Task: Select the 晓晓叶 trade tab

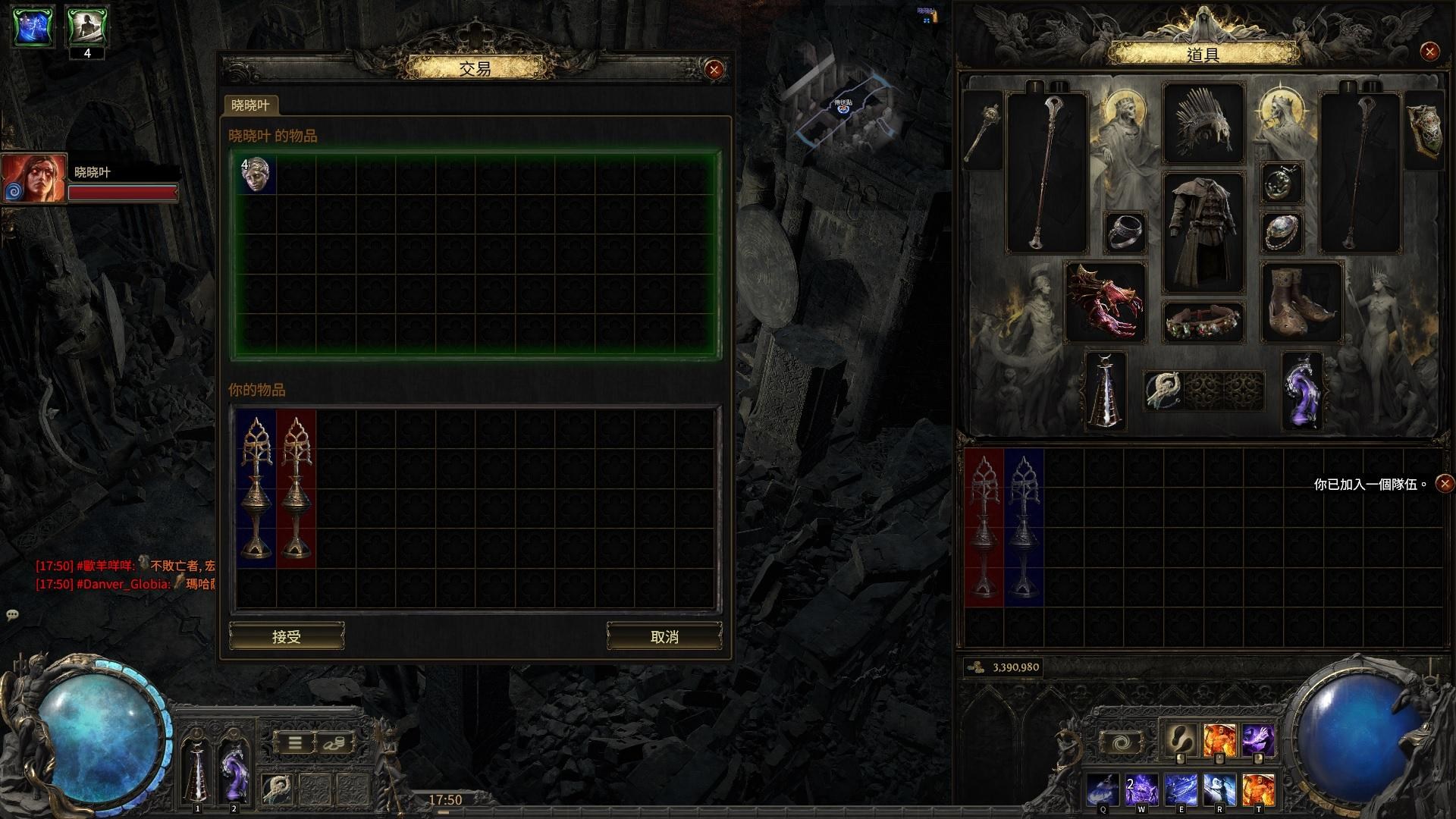Action: click(x=250, y=105)
